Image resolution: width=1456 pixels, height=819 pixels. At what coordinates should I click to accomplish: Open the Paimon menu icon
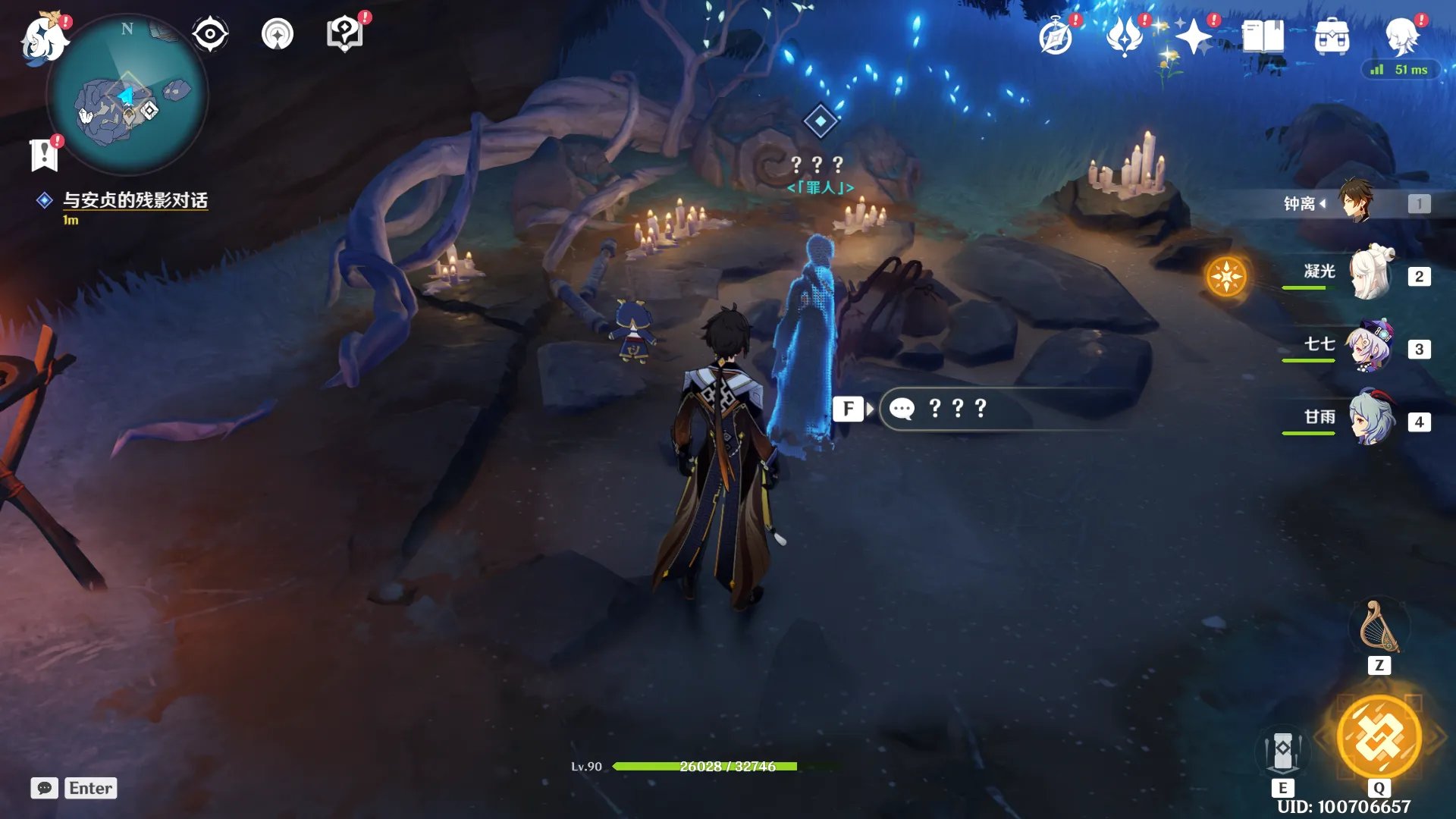[44, 36]
